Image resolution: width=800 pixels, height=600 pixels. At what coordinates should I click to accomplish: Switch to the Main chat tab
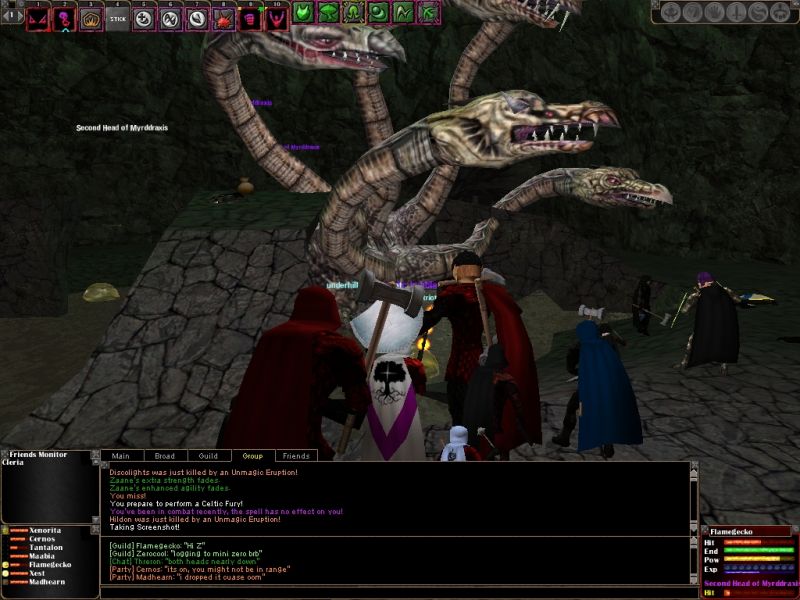point(120,456)
